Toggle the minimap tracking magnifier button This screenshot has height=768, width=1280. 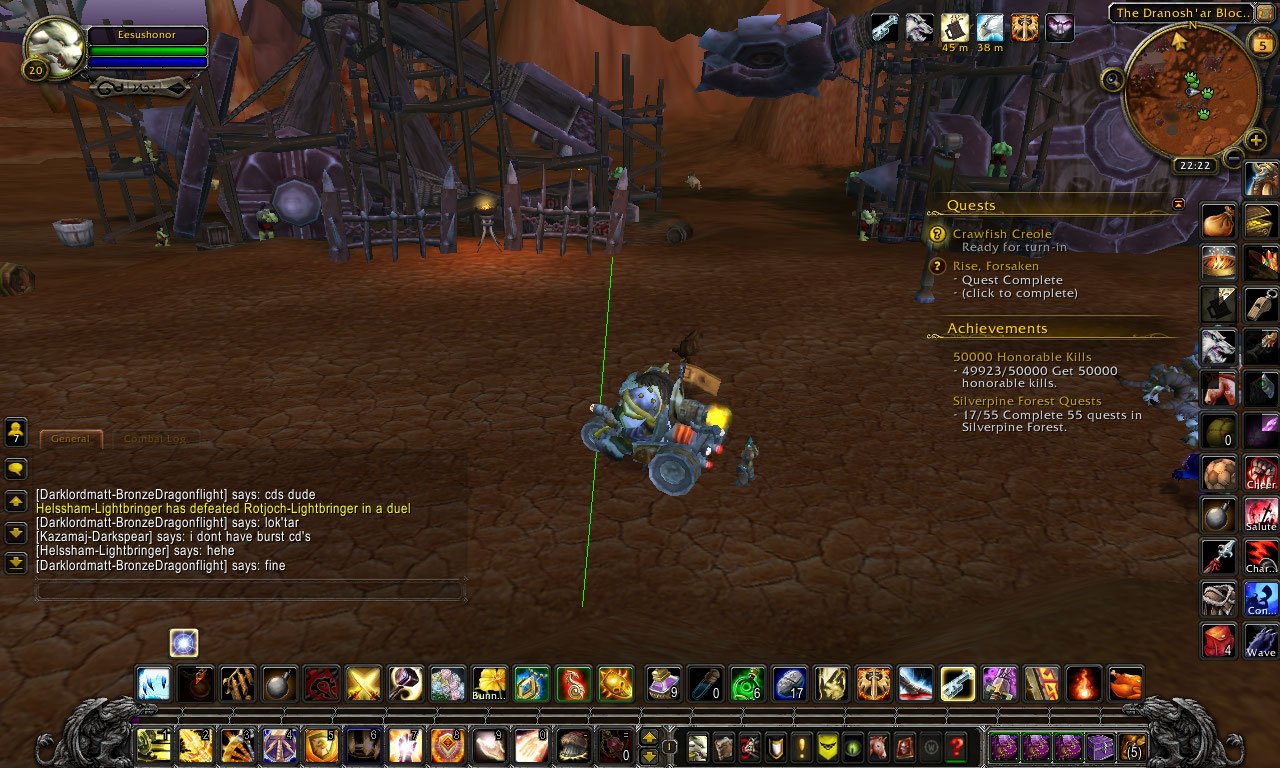(x=1112, y=79)
